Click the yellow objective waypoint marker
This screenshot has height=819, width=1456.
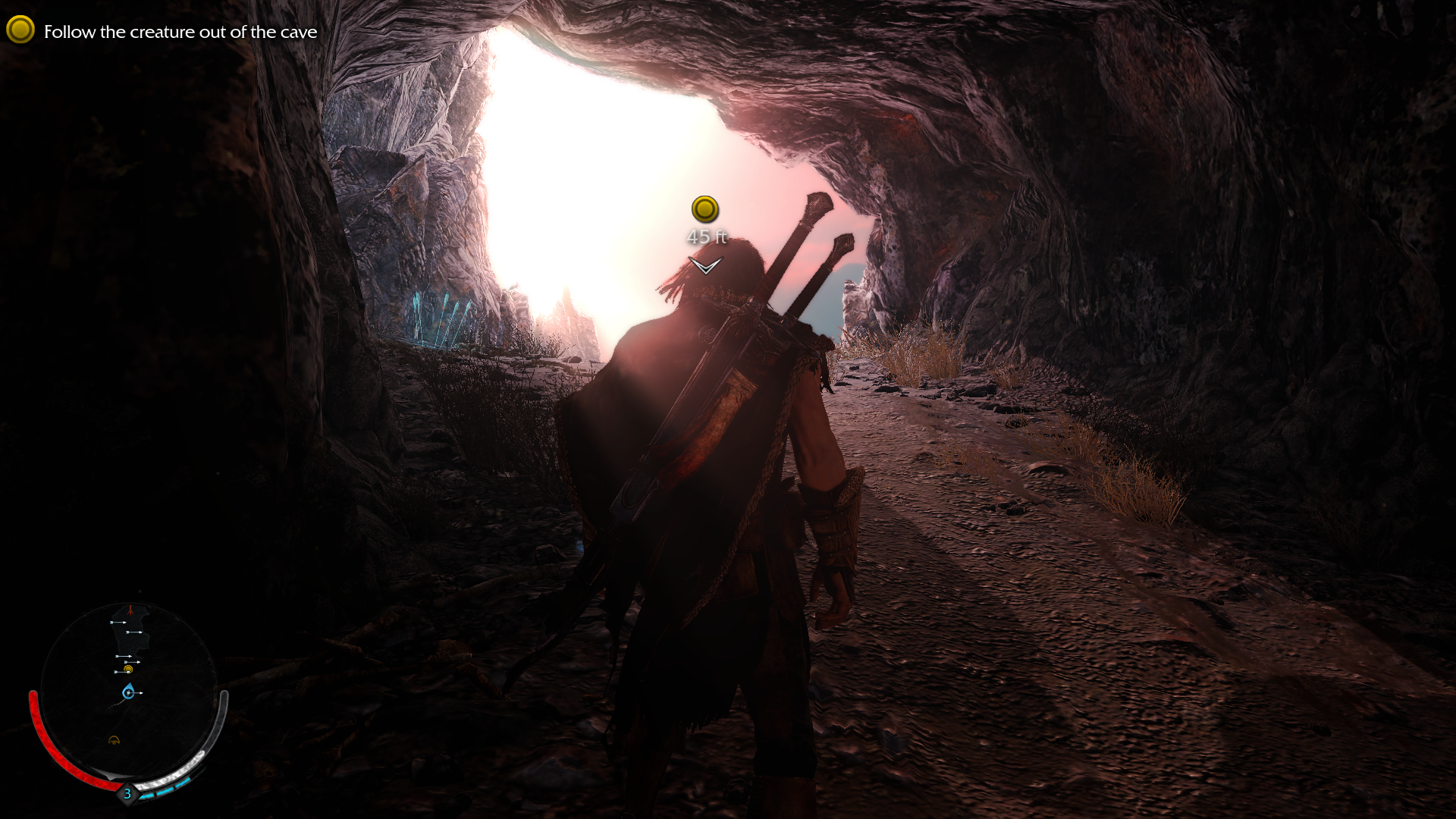tap(704, 209)
